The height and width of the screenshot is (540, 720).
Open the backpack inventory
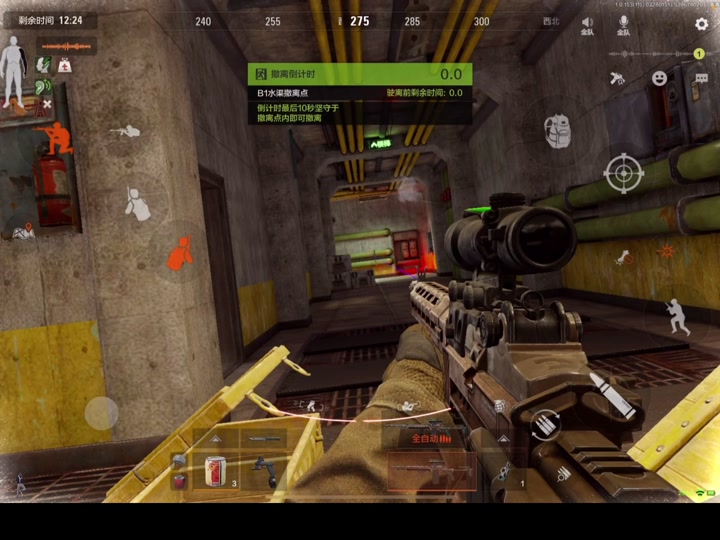click(x=557, y=130)
